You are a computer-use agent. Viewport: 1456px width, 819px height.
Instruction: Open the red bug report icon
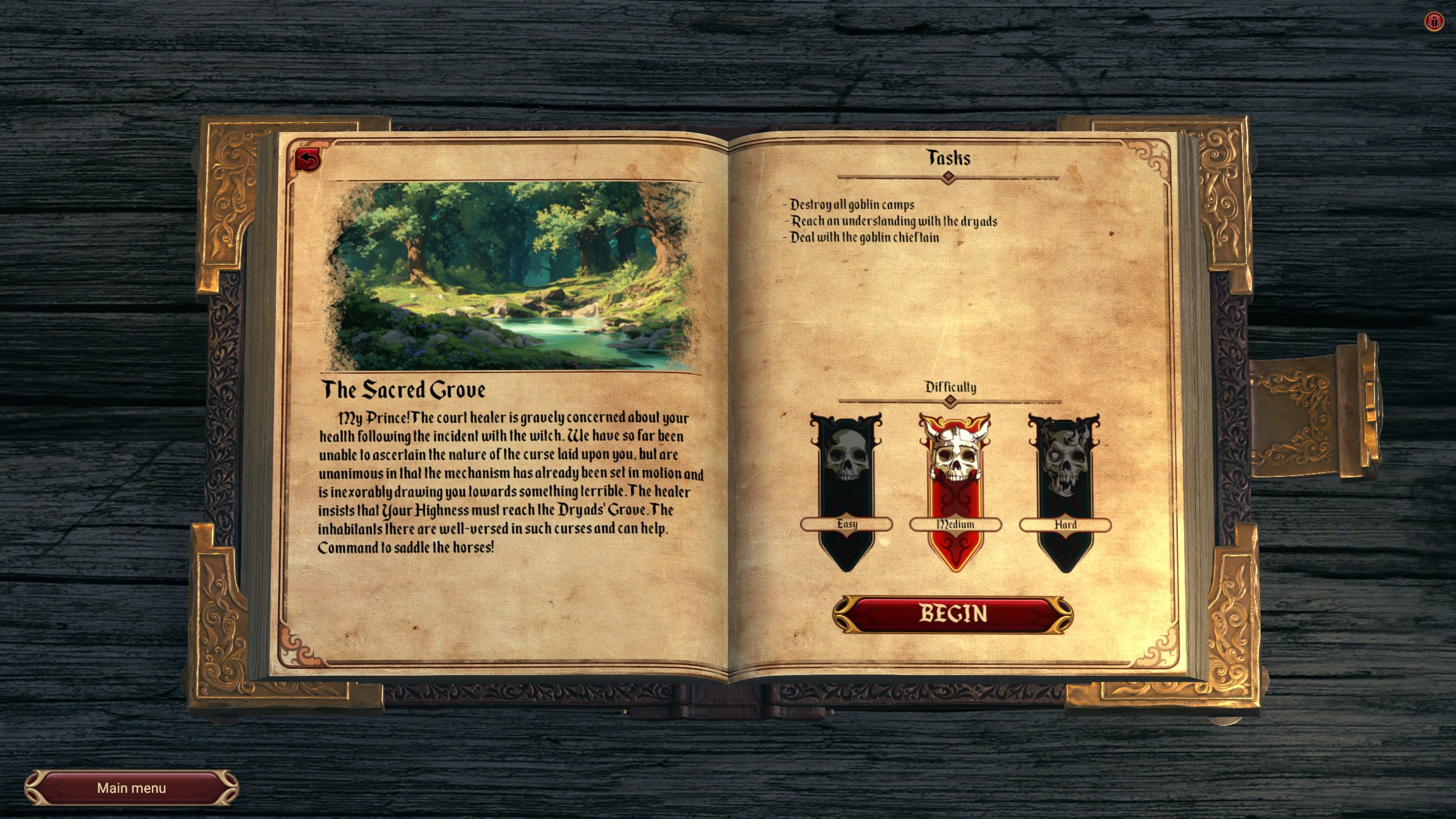[1434, 22]
